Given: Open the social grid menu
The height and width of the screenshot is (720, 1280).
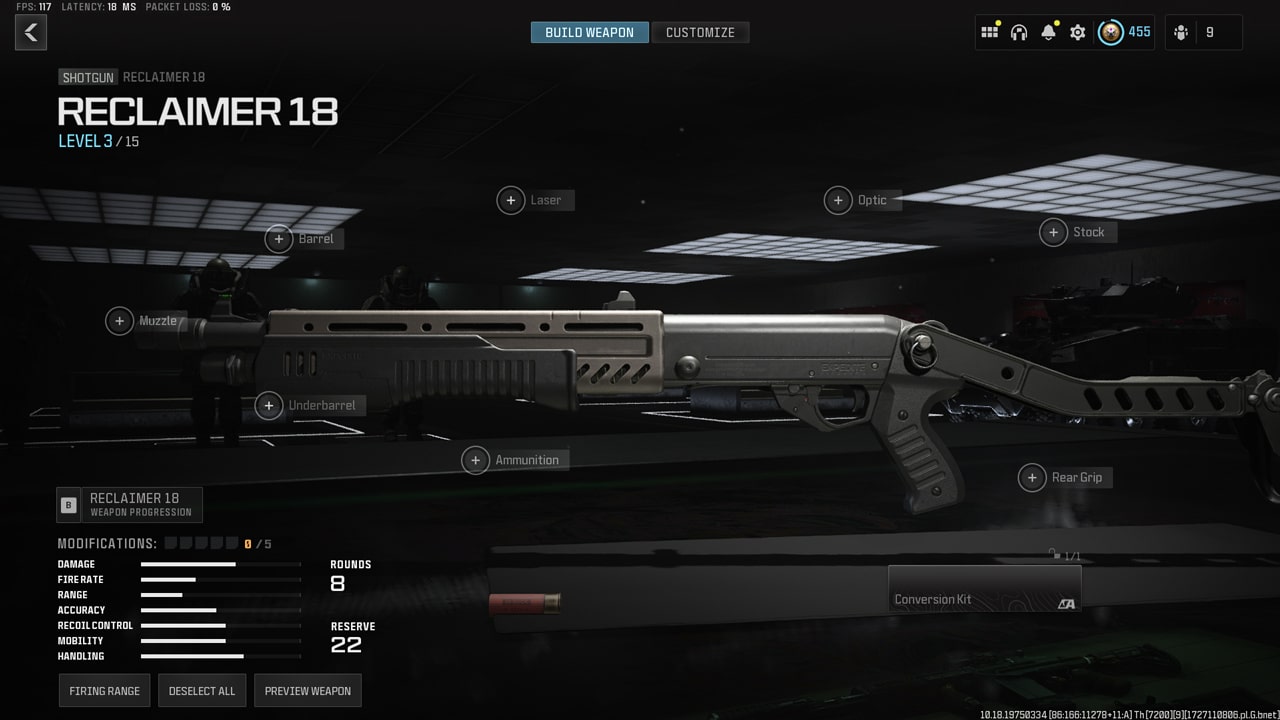Looking at the screenshot, I should (989, 32).
